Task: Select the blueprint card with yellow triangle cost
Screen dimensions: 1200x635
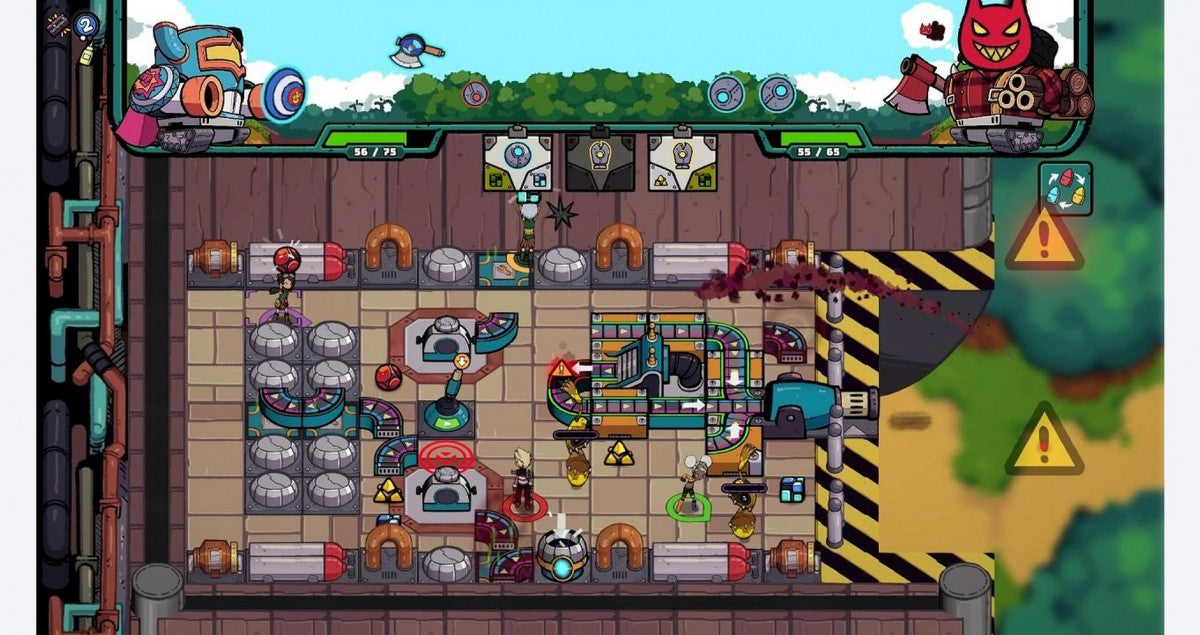Action: tap(682, 161)
